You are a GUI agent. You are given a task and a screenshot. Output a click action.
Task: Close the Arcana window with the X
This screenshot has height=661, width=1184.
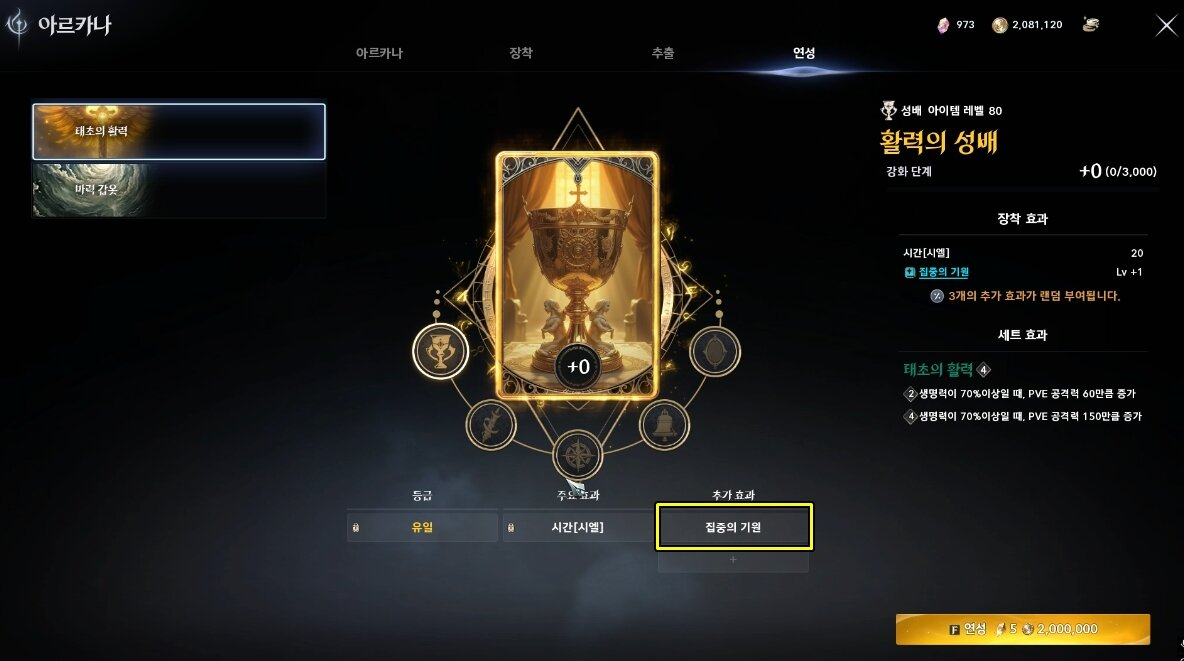coord(1166,26)
